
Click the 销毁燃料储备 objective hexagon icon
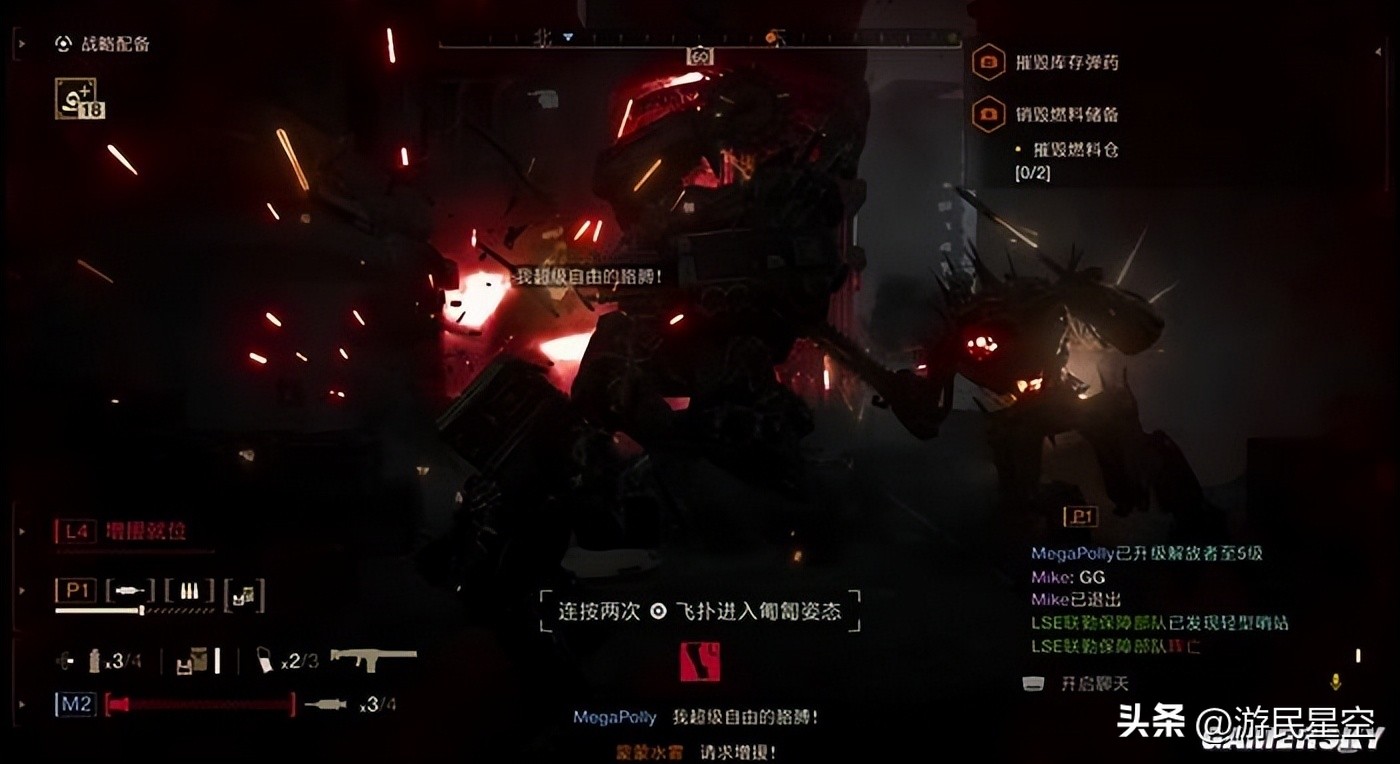pyautogui.click(x=989, y=114)
